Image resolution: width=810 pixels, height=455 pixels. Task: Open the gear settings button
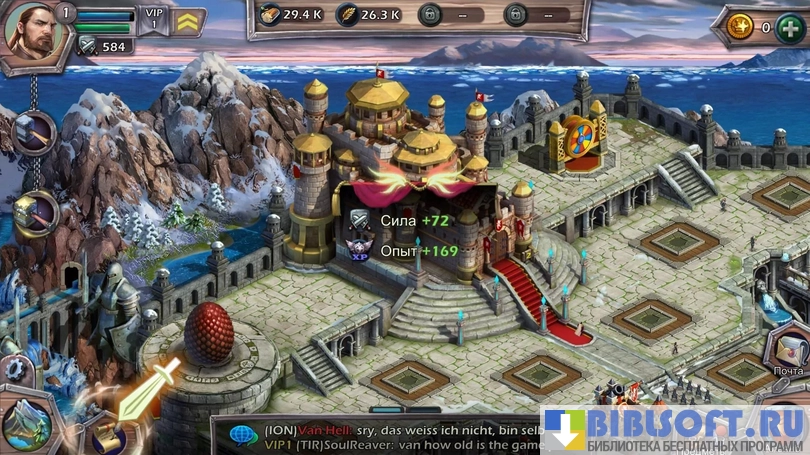point(14,368)
